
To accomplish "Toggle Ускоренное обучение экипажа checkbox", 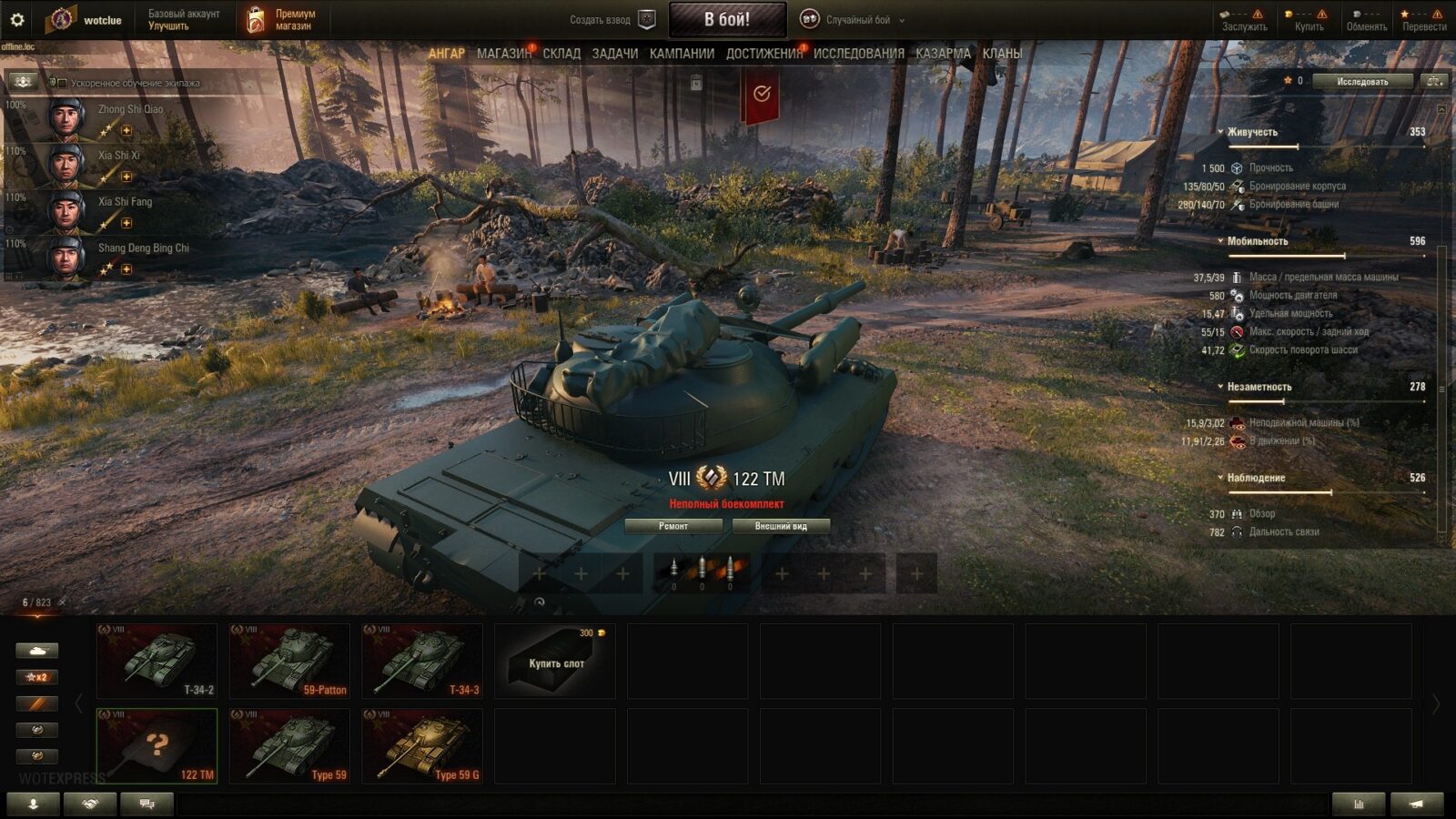I will click(63, 83).
